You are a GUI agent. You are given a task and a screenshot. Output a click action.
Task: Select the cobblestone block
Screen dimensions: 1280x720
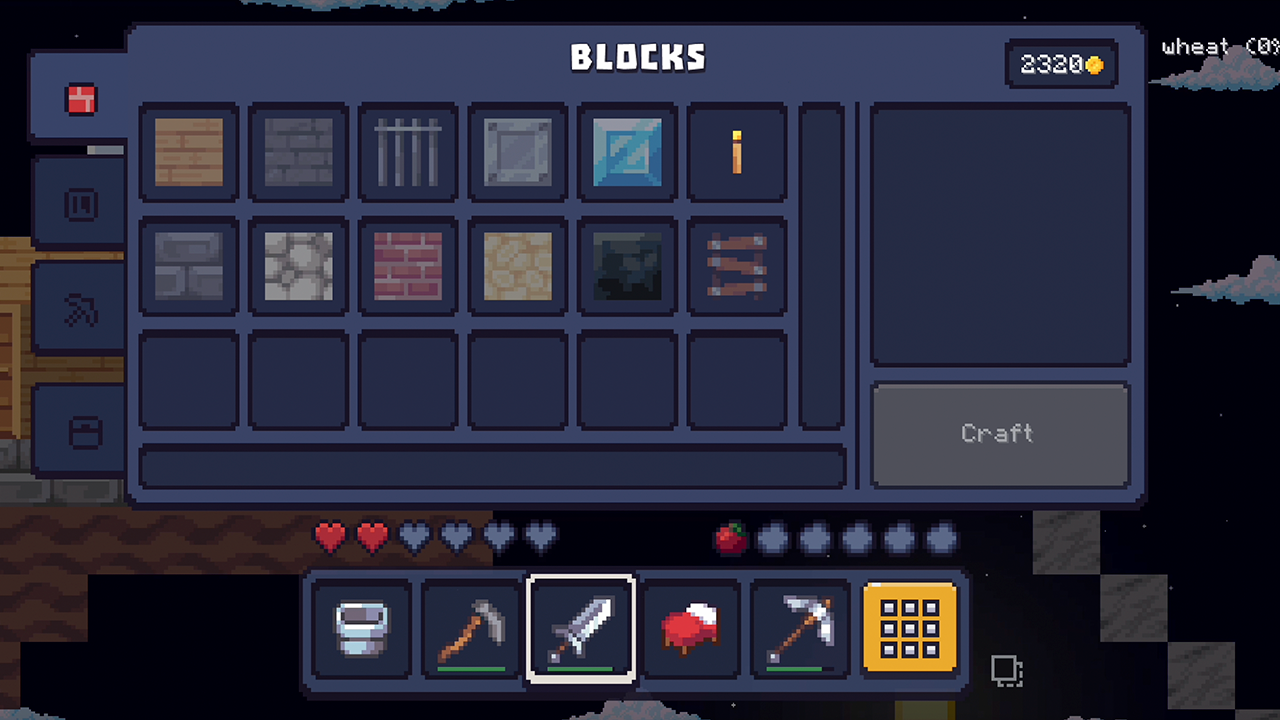297,264
